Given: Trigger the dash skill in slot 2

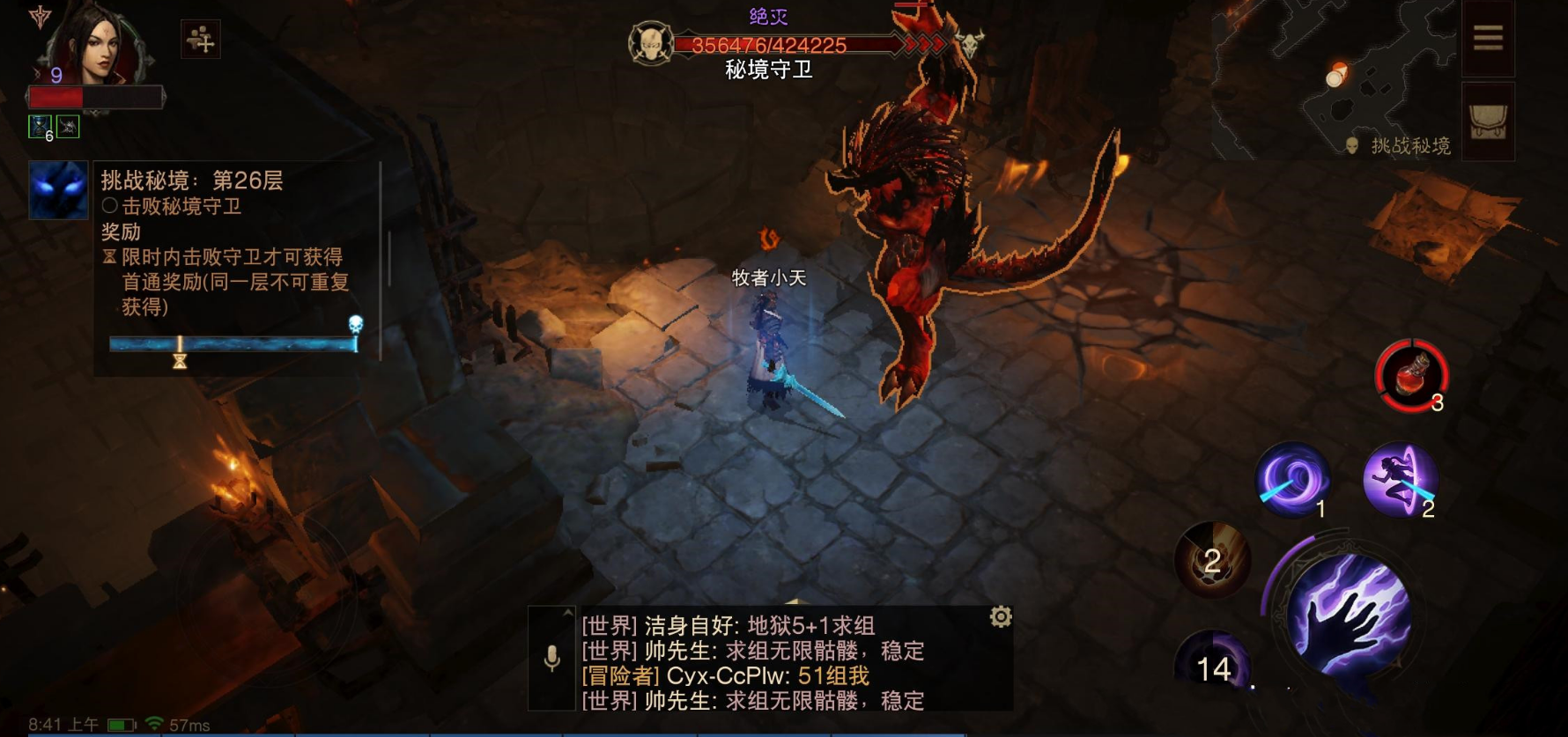Looking at the screenshot, I should coord(1398,480).
